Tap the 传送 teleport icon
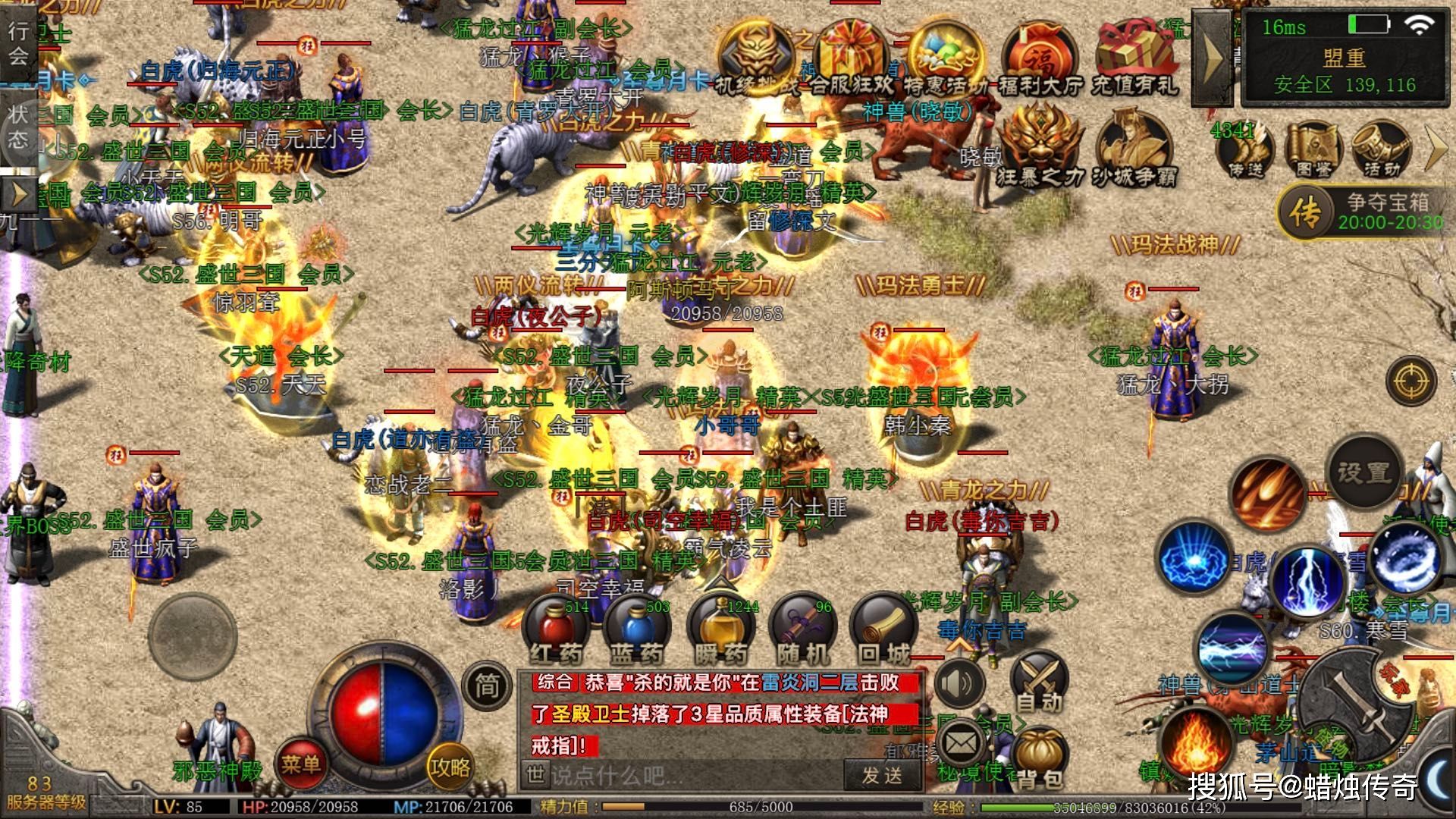Image resolution: width=1456 pixels, height=819 pixels. (x=1246, y=149)
